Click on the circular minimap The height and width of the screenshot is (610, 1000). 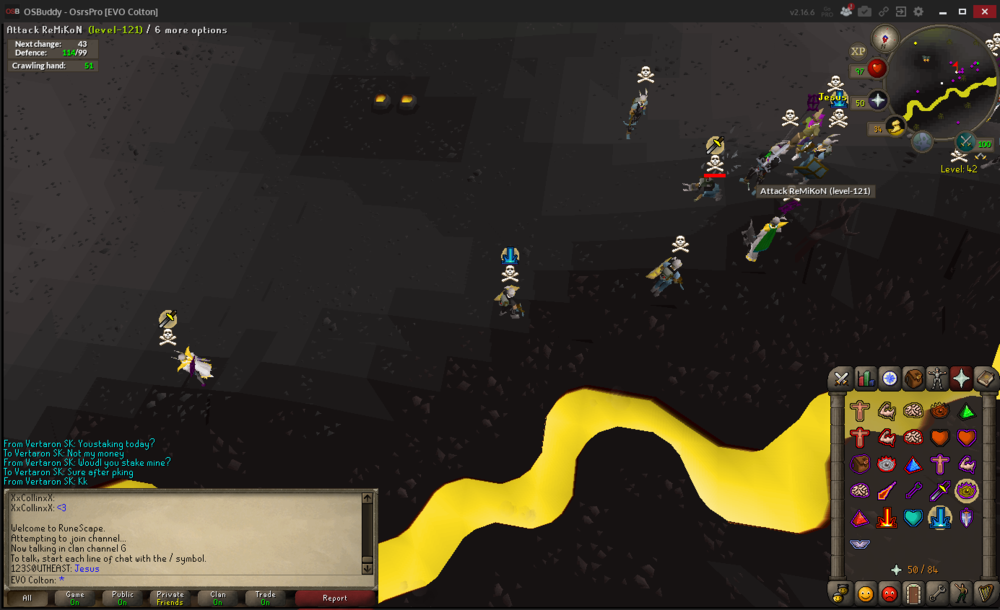(x=945, y=85)
